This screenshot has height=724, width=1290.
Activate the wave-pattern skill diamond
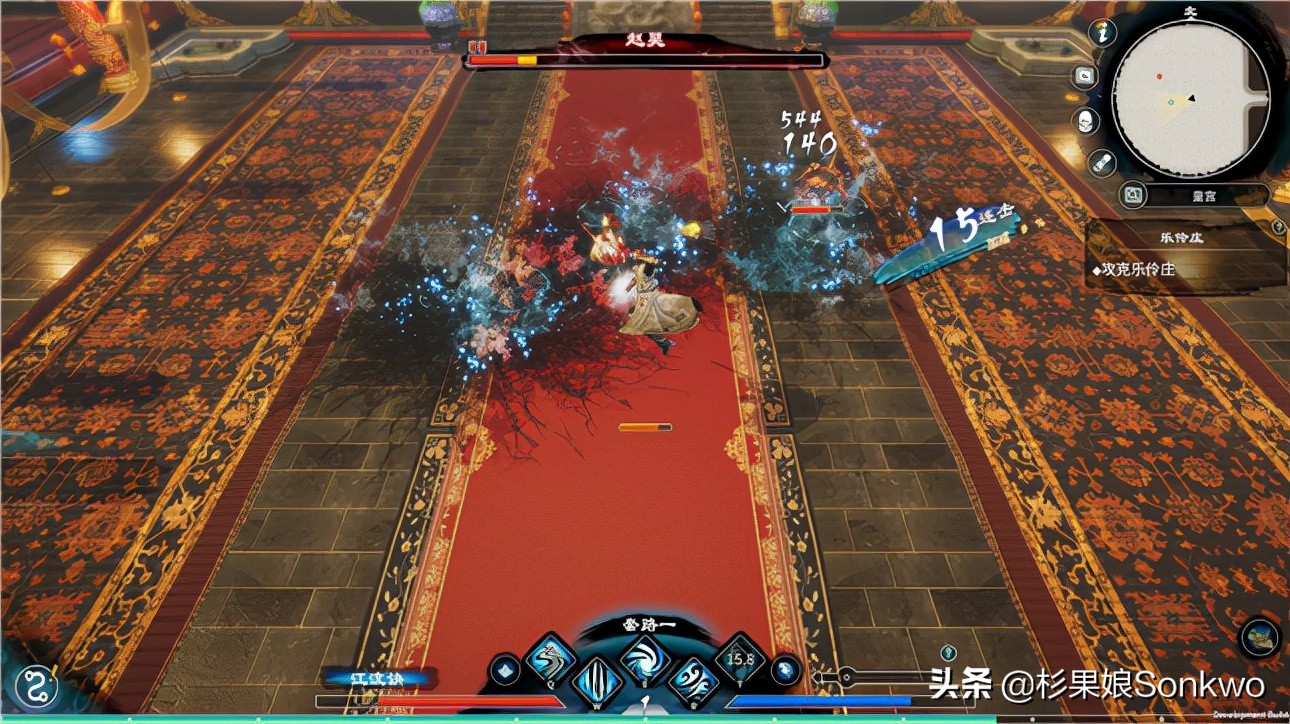693,682
